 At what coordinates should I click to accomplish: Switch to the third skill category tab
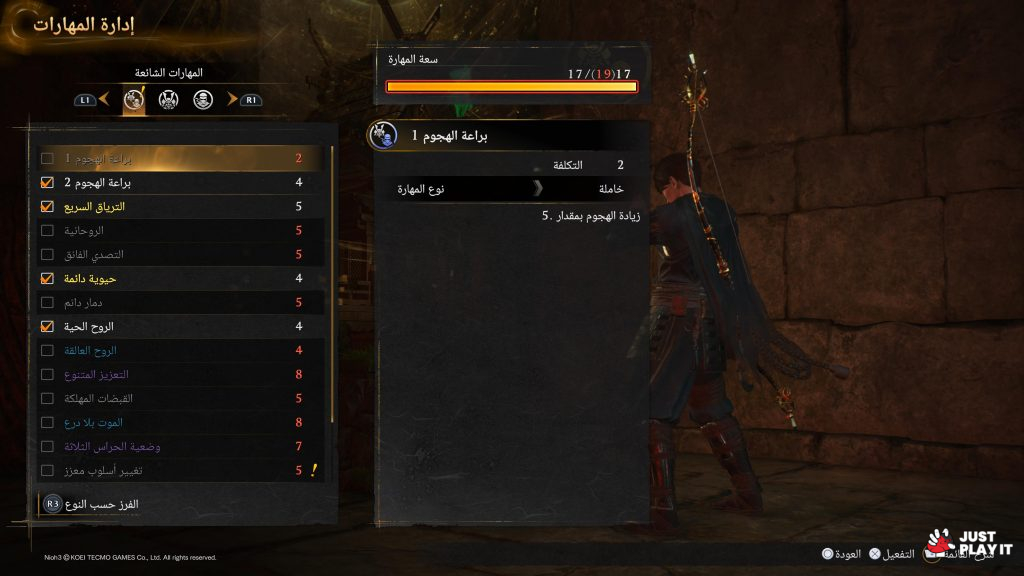point(203,99)
